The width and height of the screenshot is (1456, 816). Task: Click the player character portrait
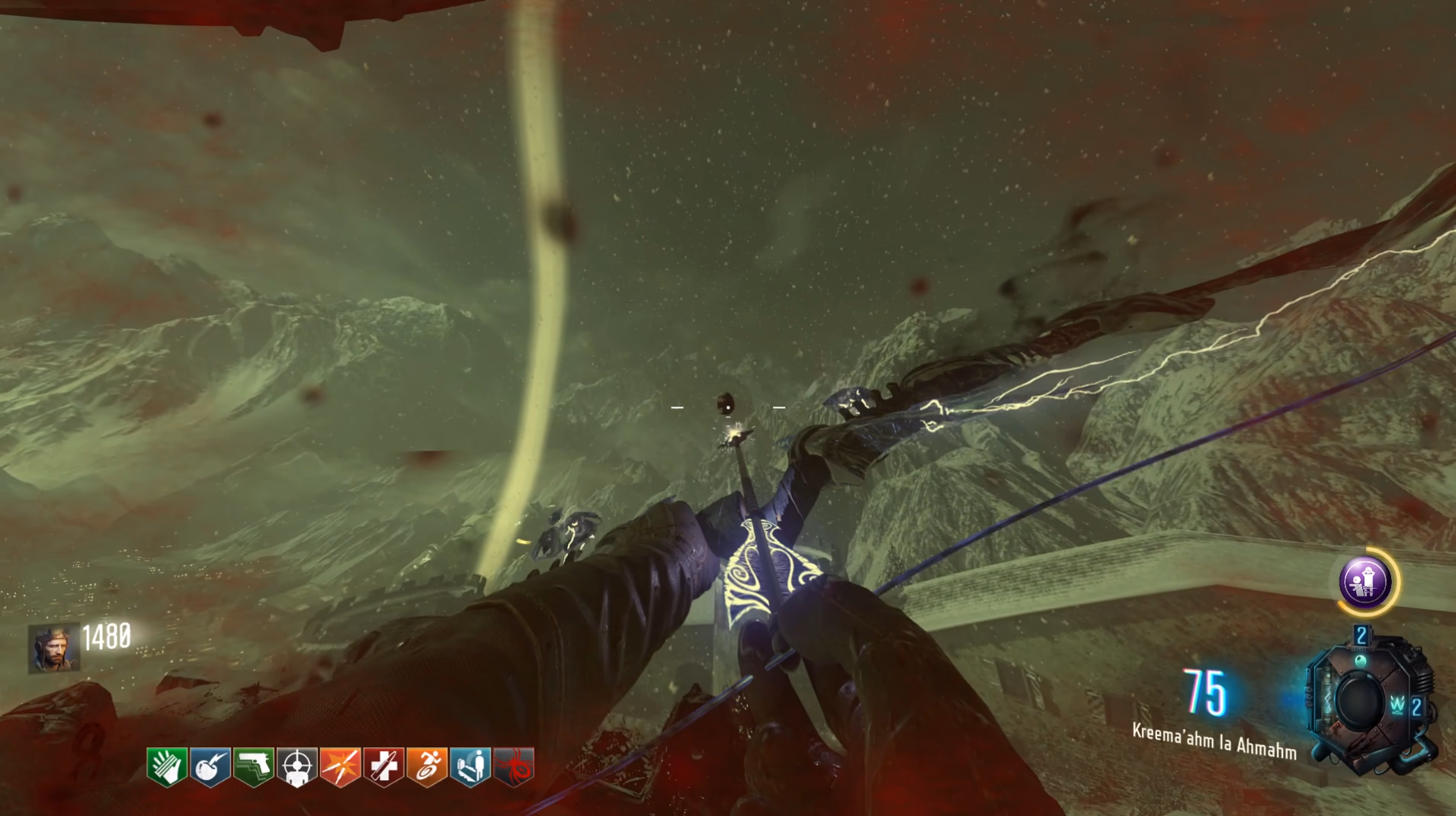pyautogui.click(x=53, y=648)
